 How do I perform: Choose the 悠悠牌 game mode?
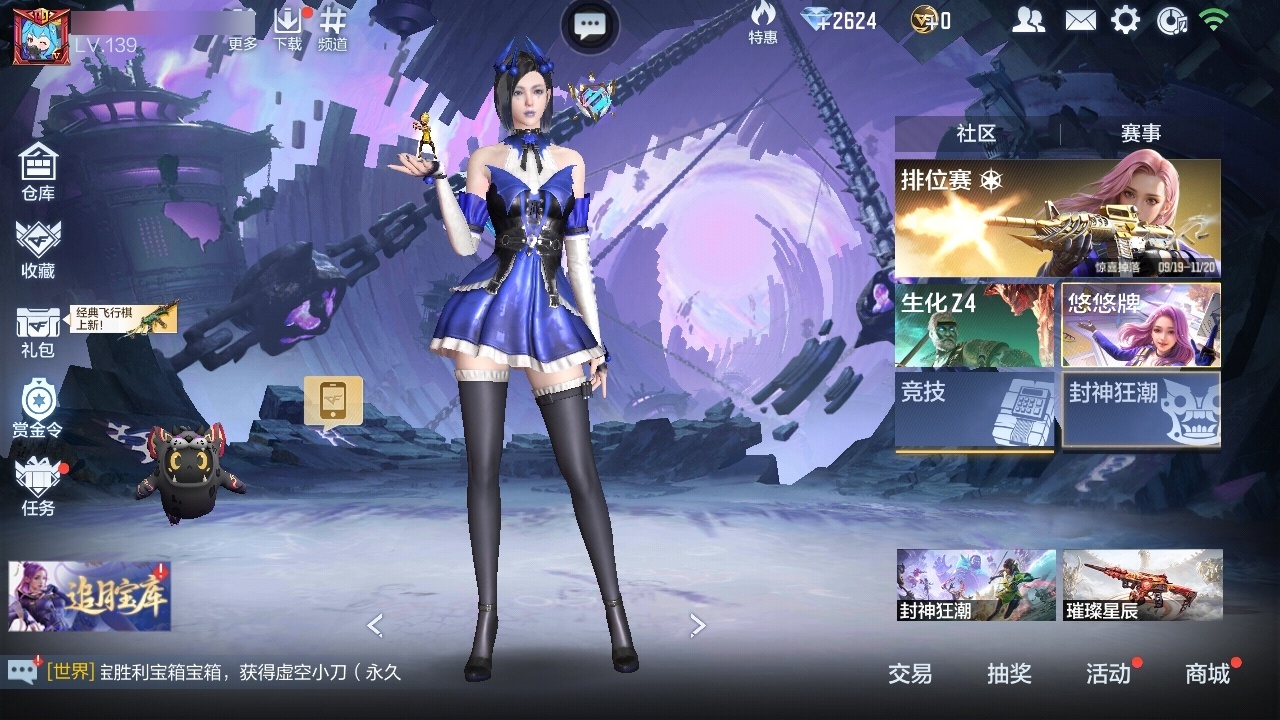(x=1141, y=326)
